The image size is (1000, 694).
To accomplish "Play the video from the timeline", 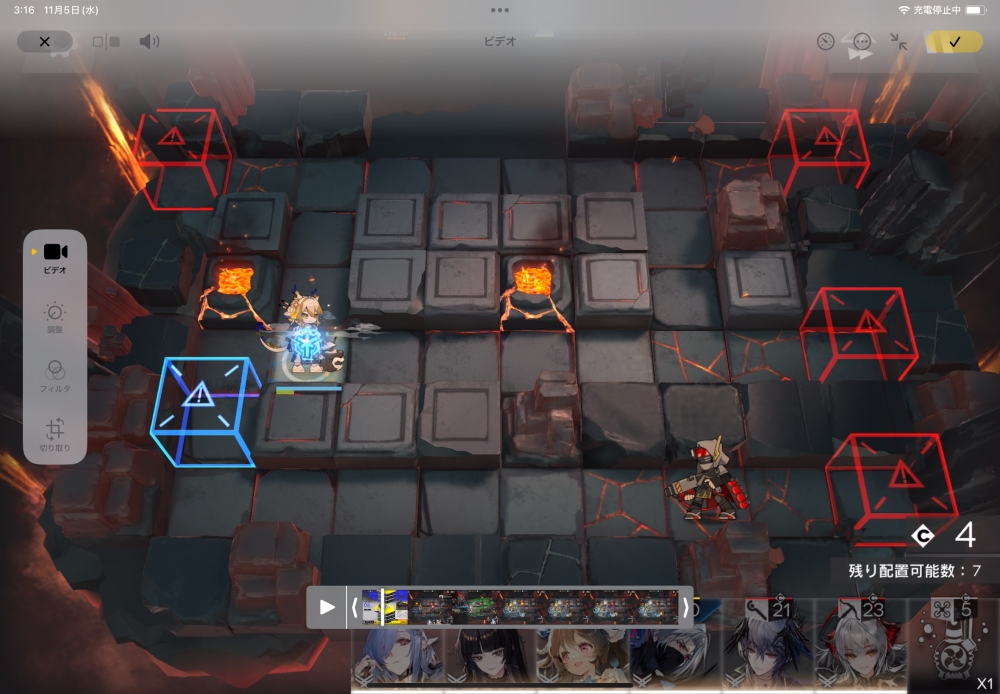I will 327,607.
